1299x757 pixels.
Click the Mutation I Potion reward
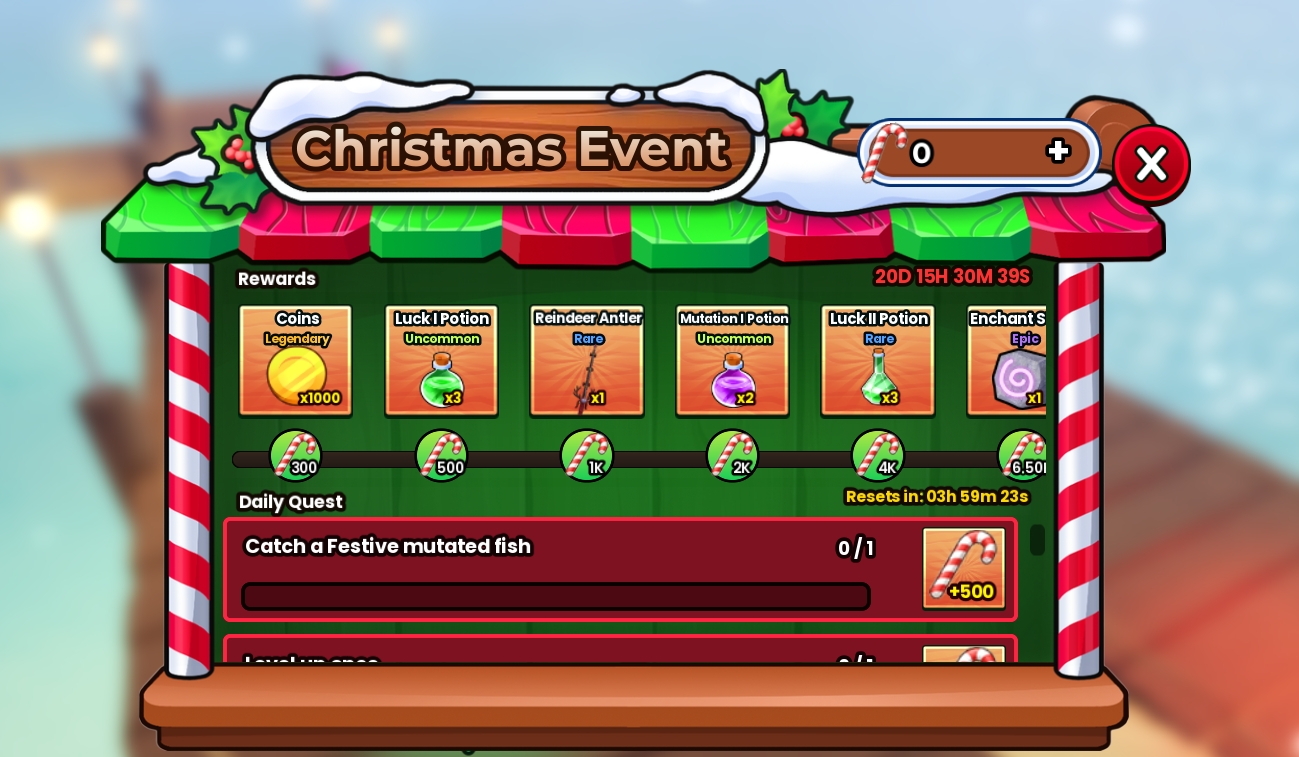click(x=733, y=360)
